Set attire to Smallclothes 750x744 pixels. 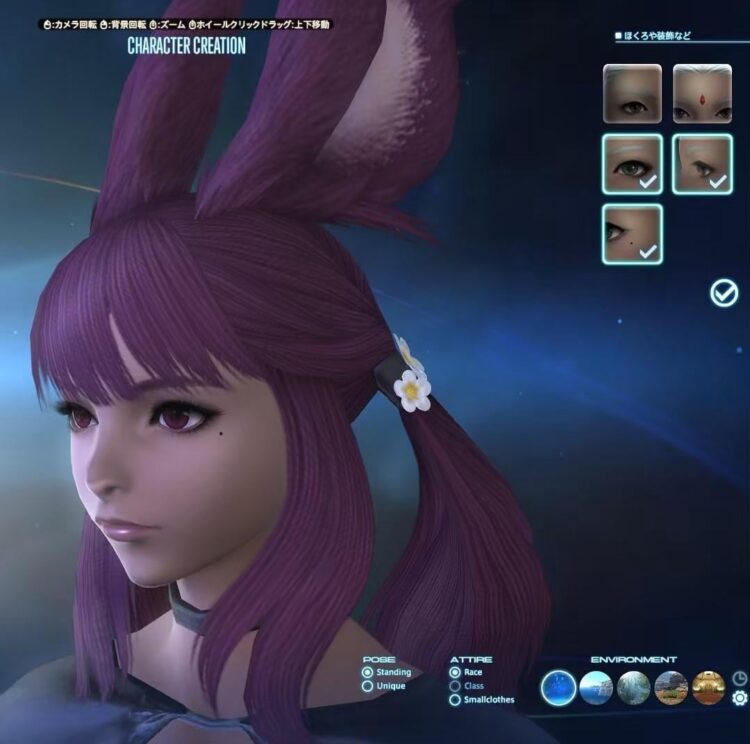[456, 699]
